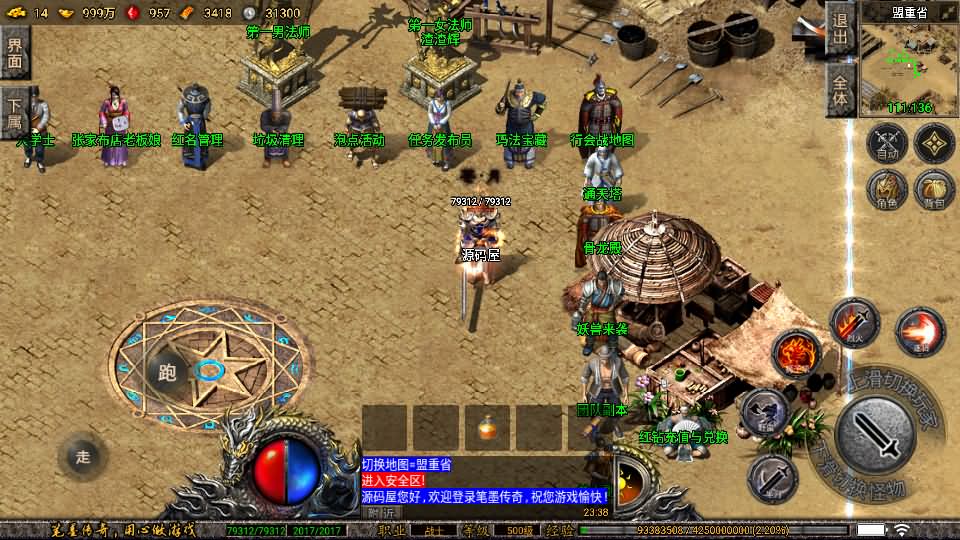Click the 附近 nearby chat channel button
The width and height of the screenshot is (960, 540).
pos(380,512)
